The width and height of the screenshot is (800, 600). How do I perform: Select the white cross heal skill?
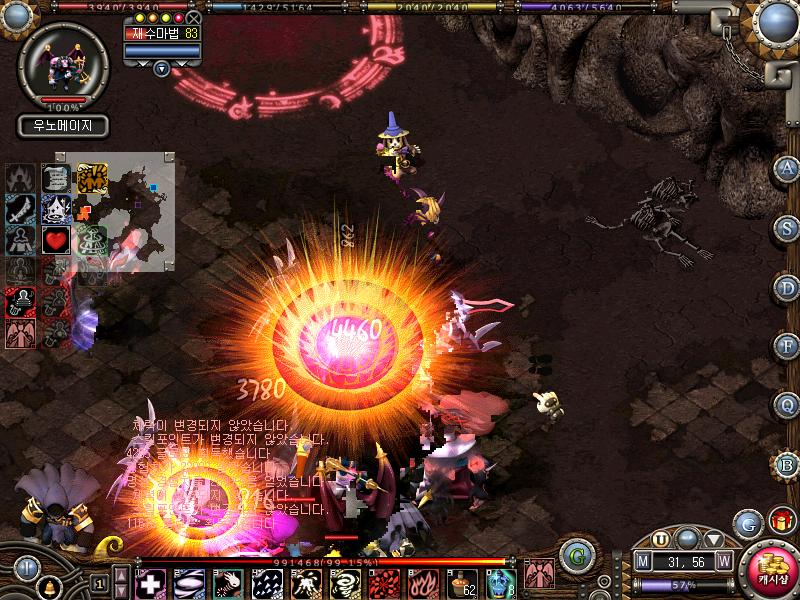150,582
